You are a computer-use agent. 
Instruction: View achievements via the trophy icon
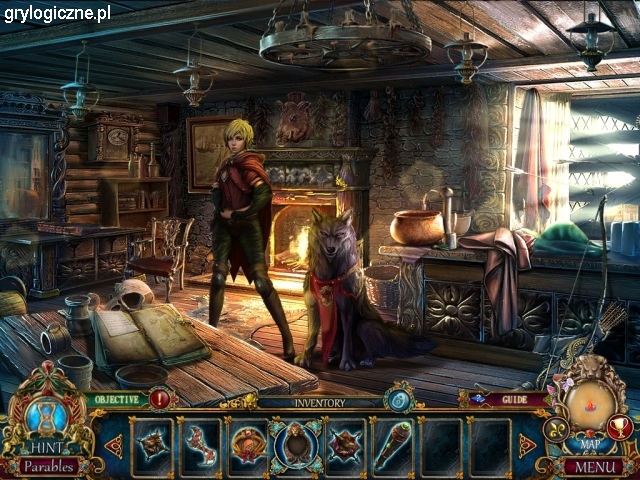620,428
